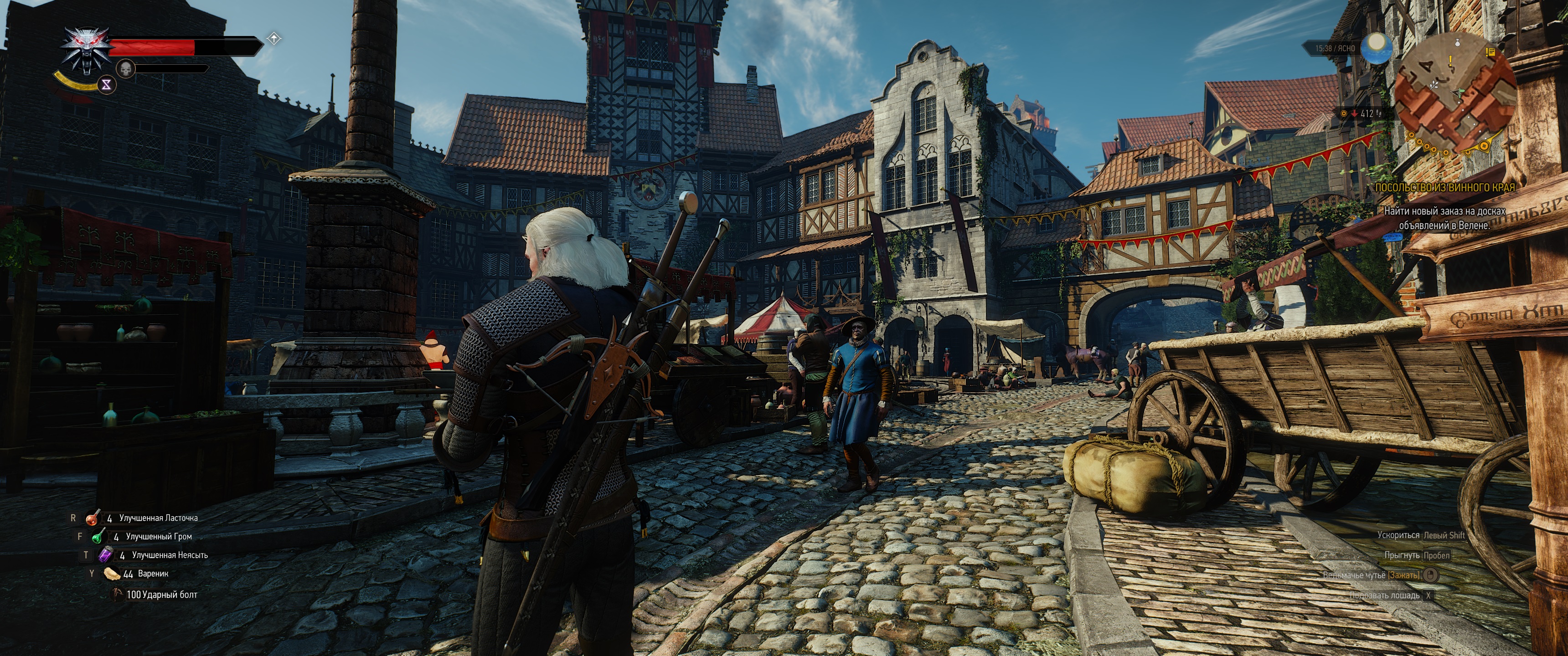
Task: Open the Посольство из Винного Края quest tracker
Action: 1444,187
